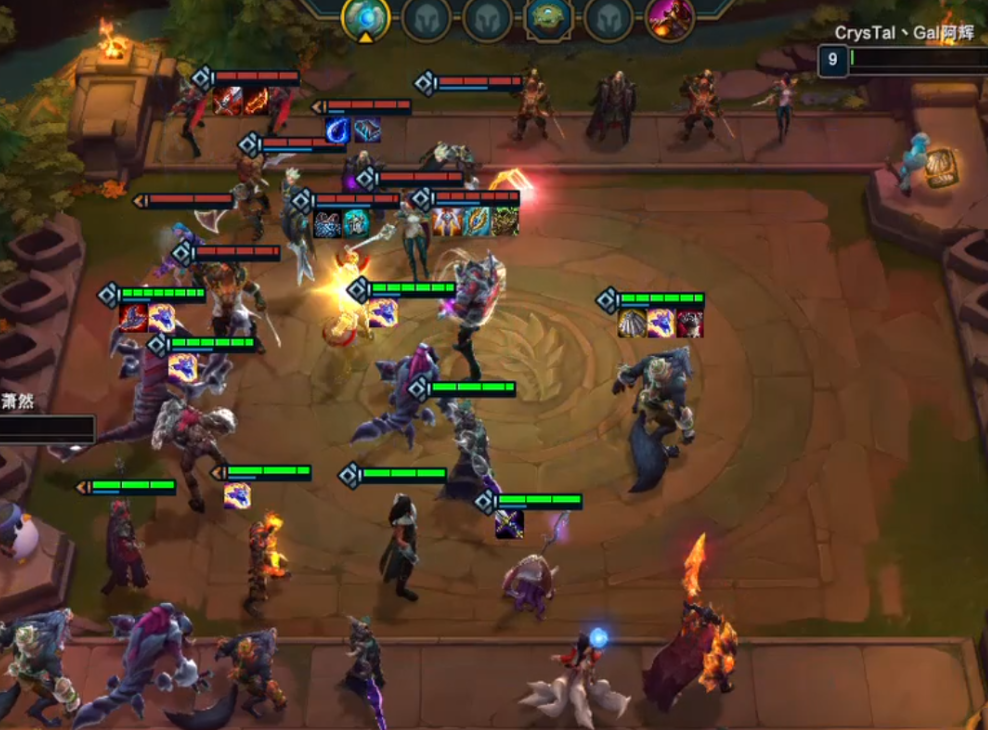Select the red champion round icon
The width and height of the screenshot is (988, 730).
tap(669, 18)
